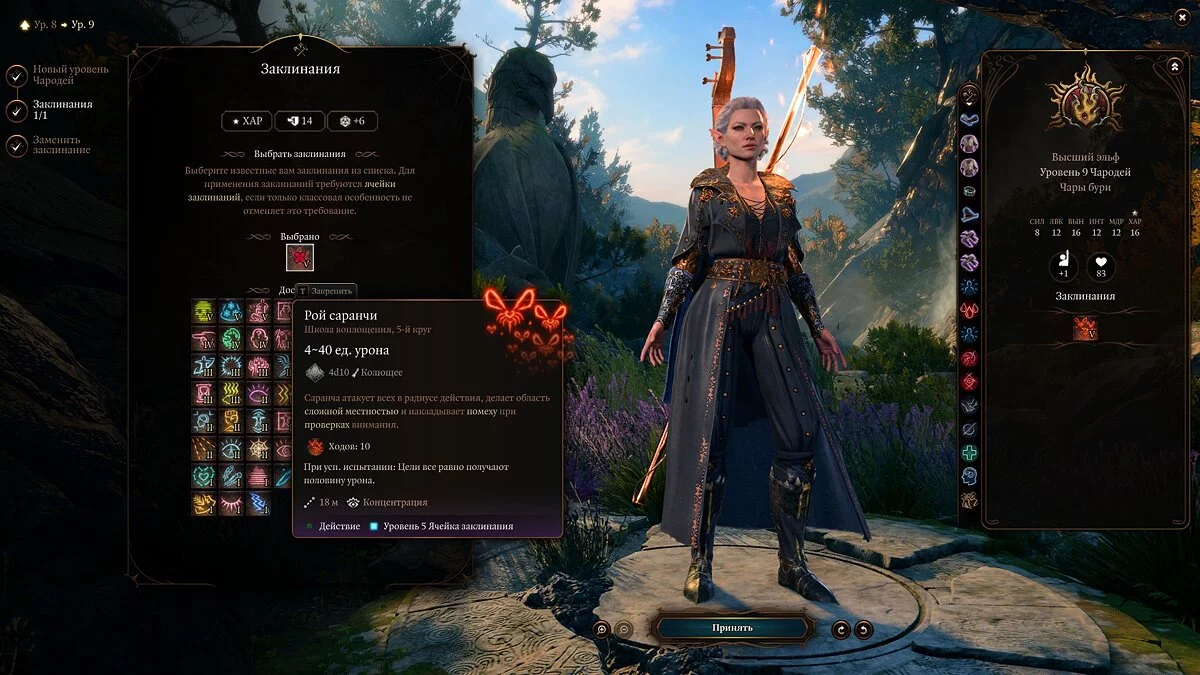Viewport: 1200px width, 675px height.
Task: Select the chosen spell icon under right-panel Заклинания
Action: pyautogui.click(x=1085, y=328)
